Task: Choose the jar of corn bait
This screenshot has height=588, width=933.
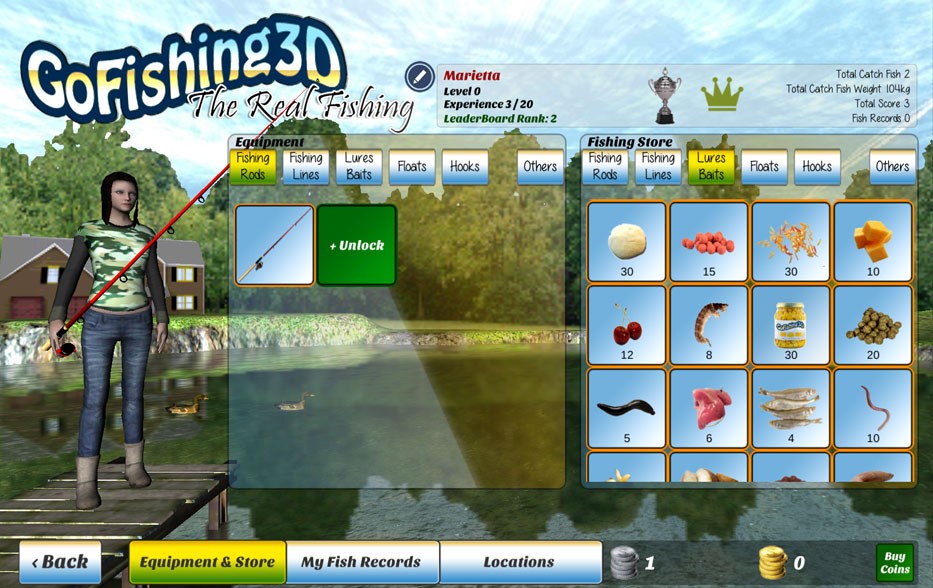Action: click(791, 326)
